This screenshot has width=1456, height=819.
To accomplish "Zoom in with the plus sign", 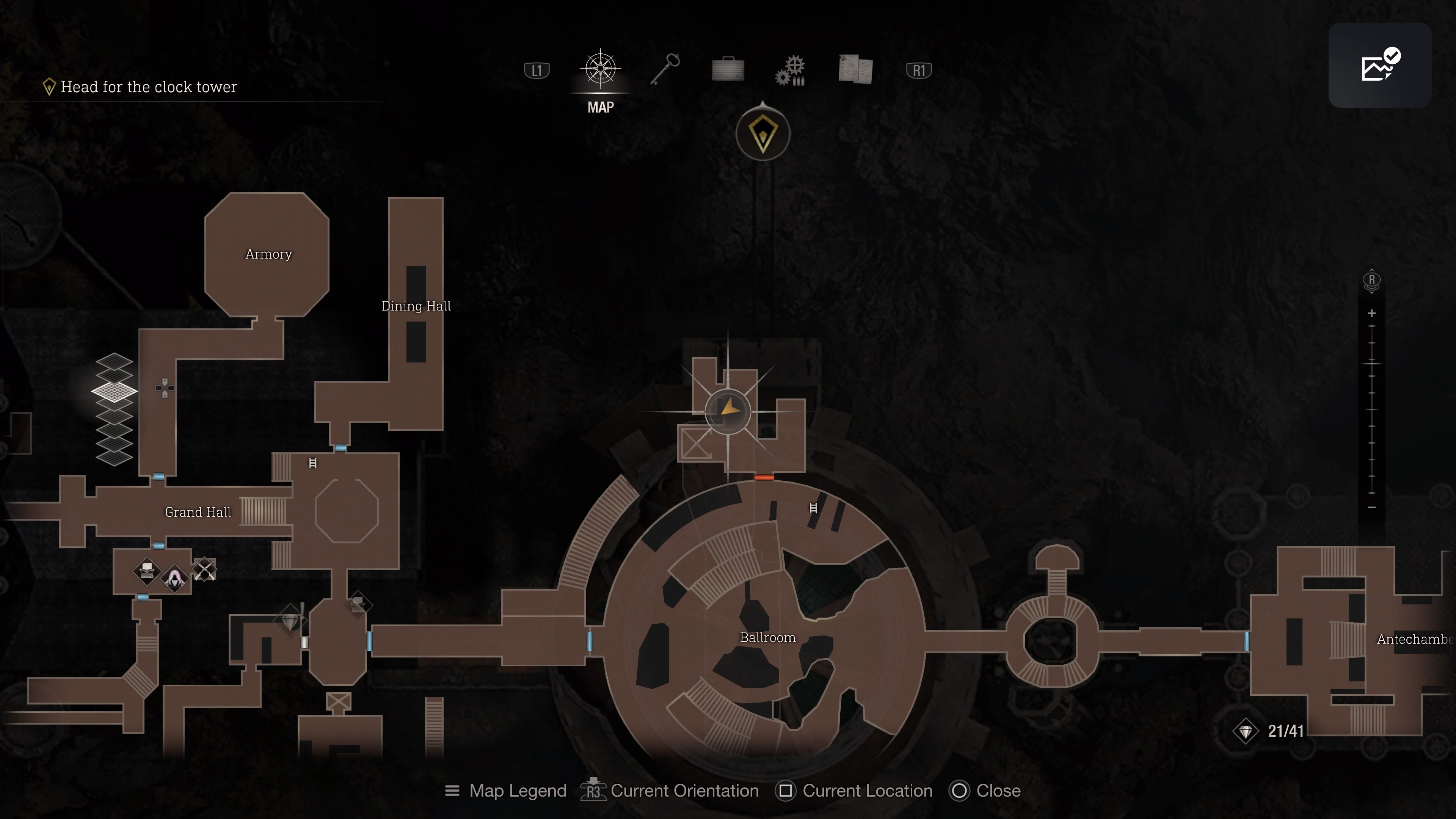I will click(x=1372, y=313).
